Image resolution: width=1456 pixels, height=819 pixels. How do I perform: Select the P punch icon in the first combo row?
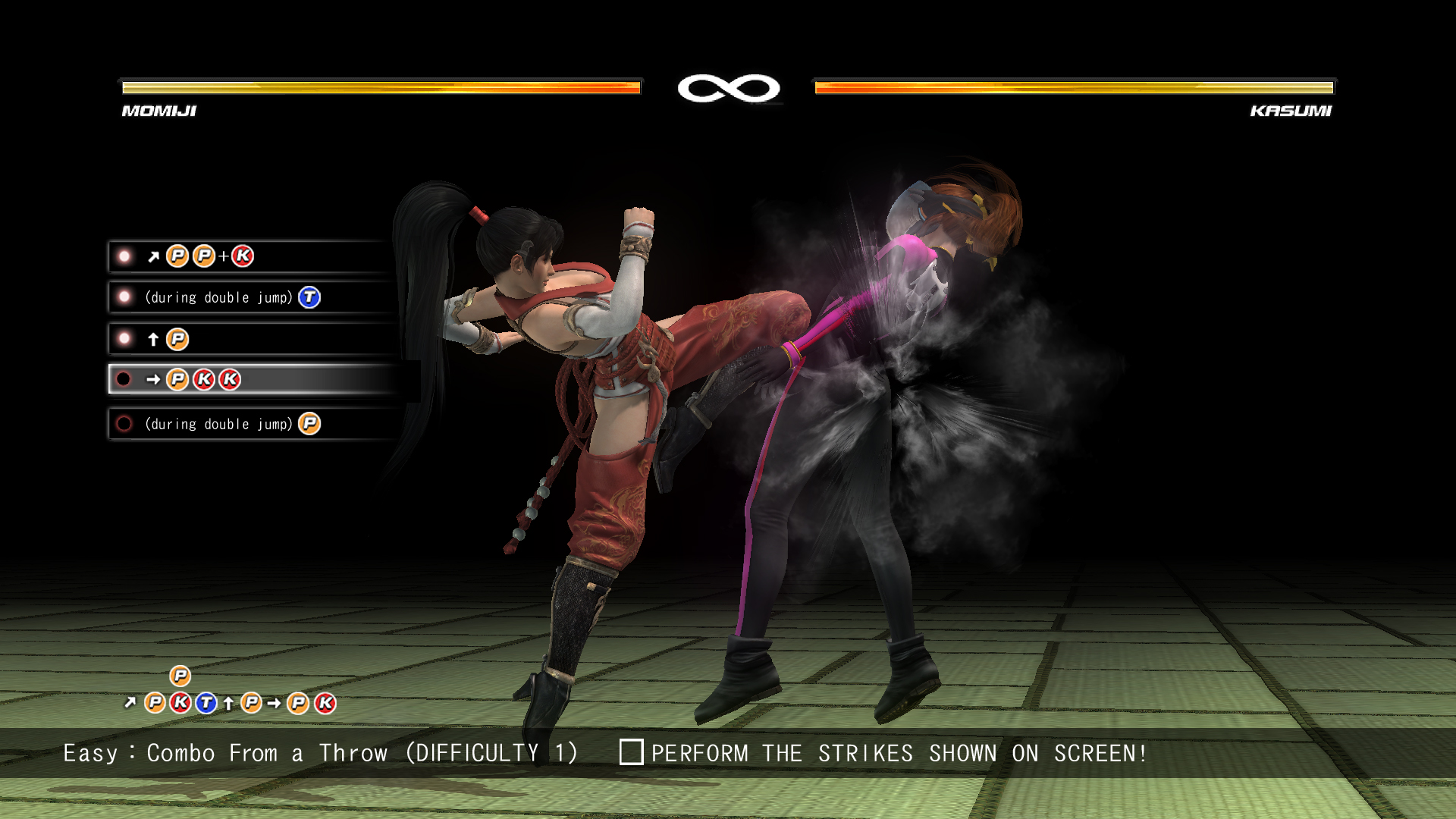click(x=177, y=256)
